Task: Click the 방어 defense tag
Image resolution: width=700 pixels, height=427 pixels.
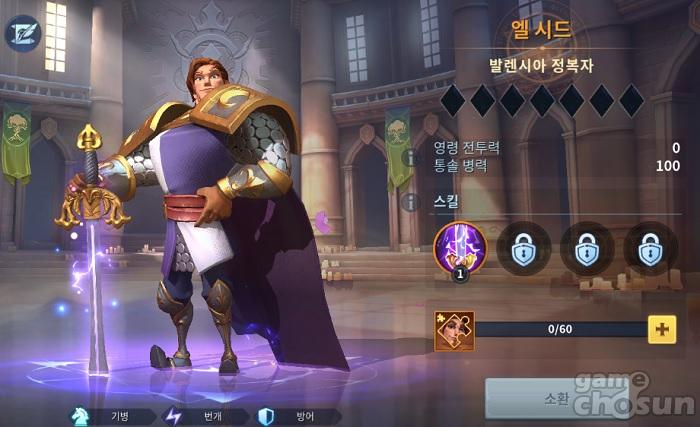Action: click(295, 415)
